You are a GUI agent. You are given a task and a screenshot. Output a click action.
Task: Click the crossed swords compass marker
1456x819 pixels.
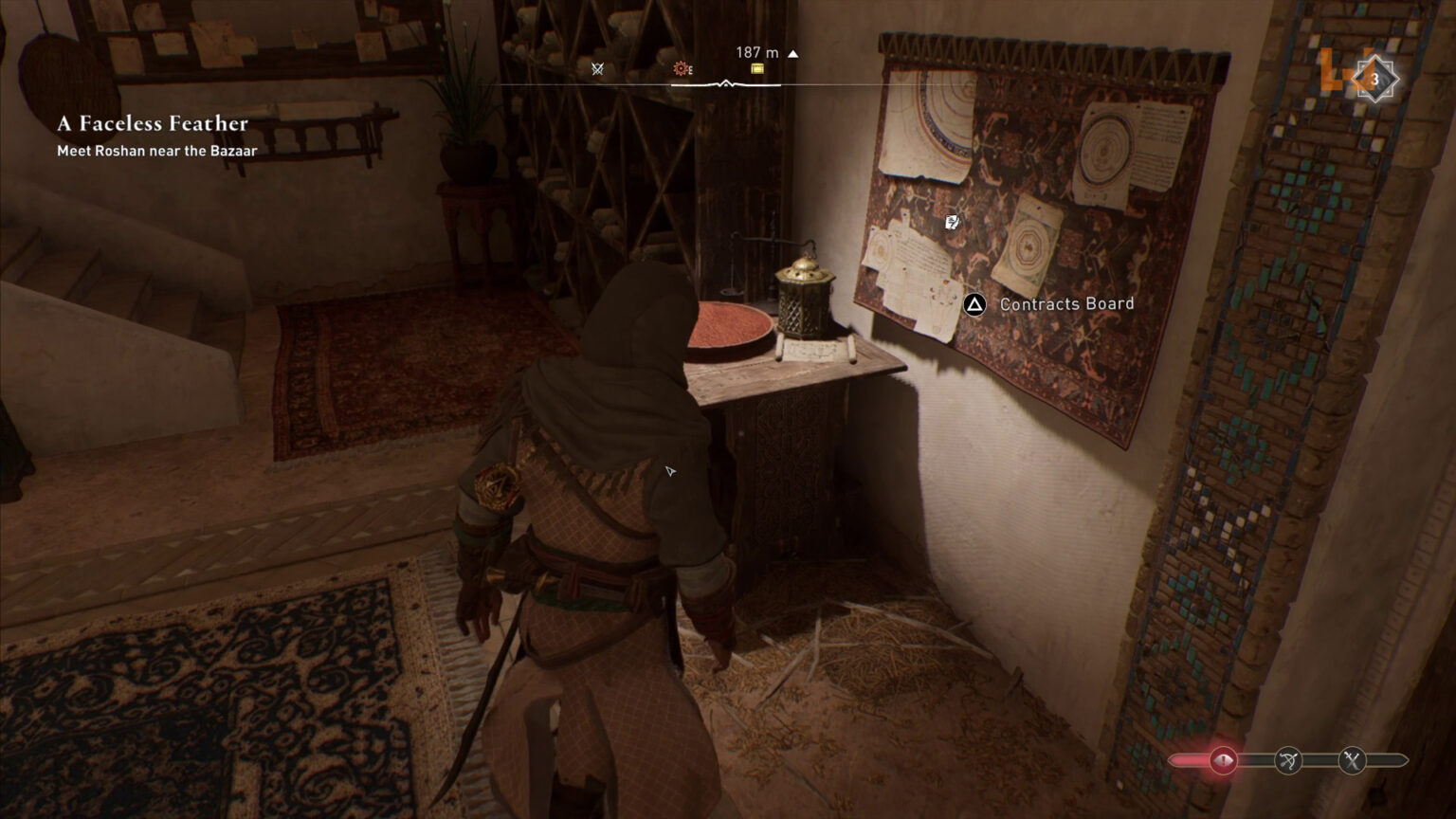point(597,68)
